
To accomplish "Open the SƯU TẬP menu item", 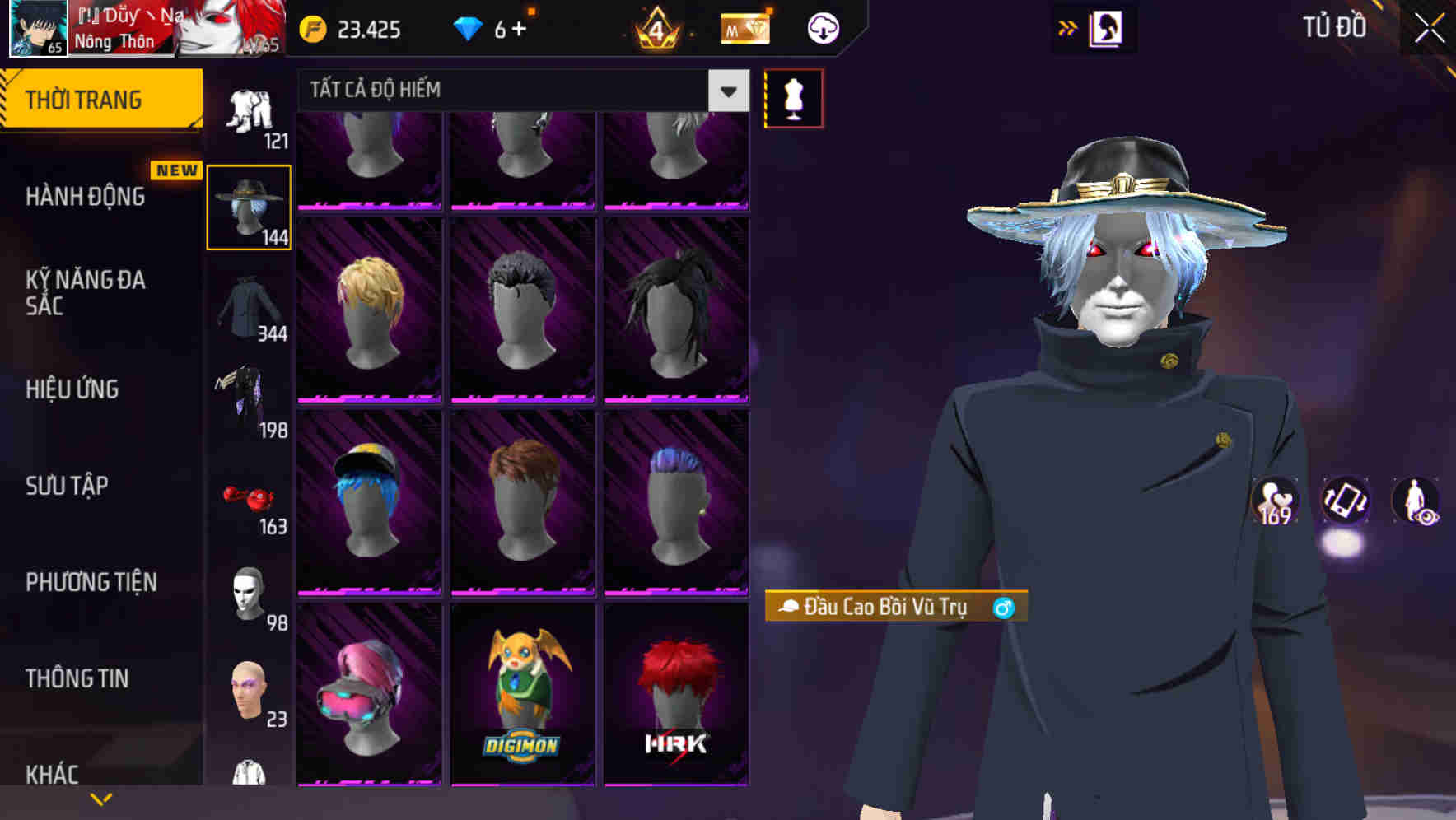I will (68, 487).
